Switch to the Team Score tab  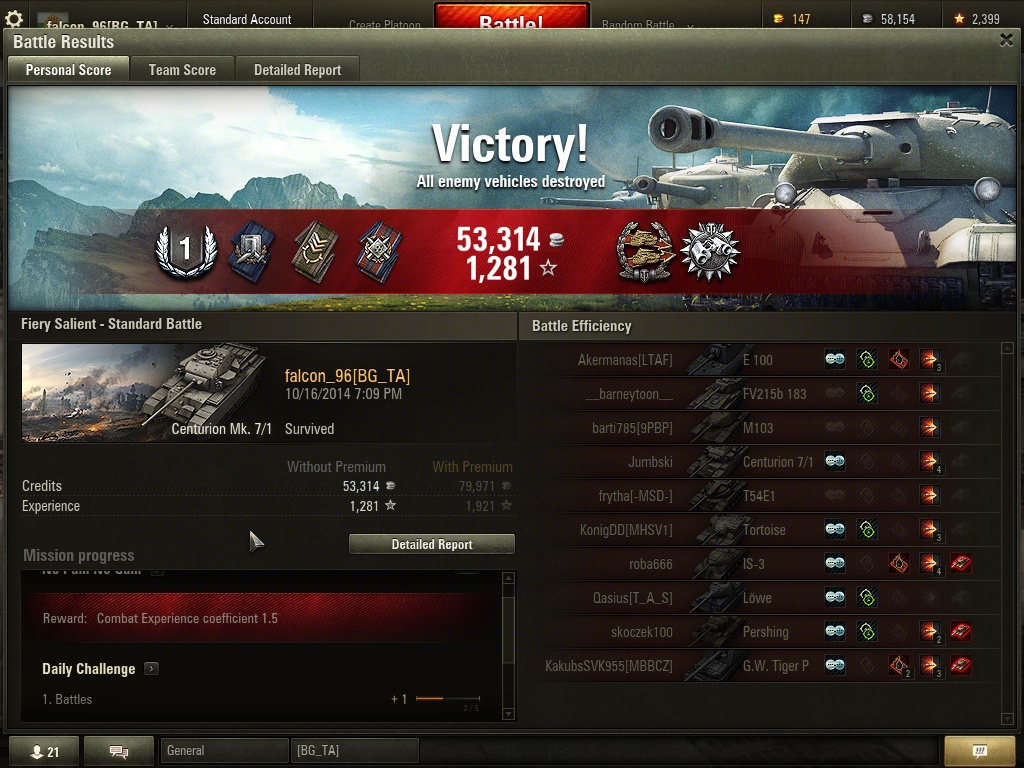[182, 70]
